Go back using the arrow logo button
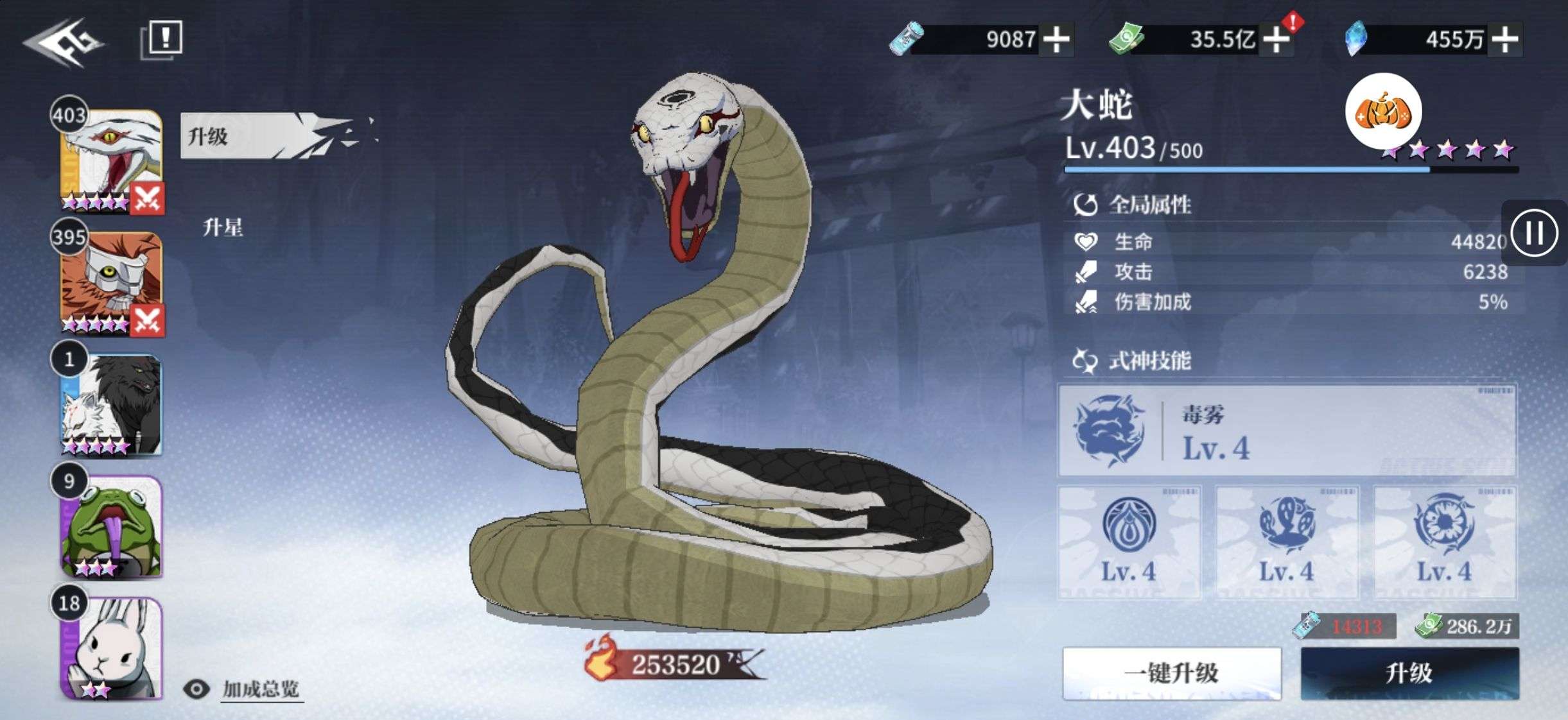 (64, 42)
